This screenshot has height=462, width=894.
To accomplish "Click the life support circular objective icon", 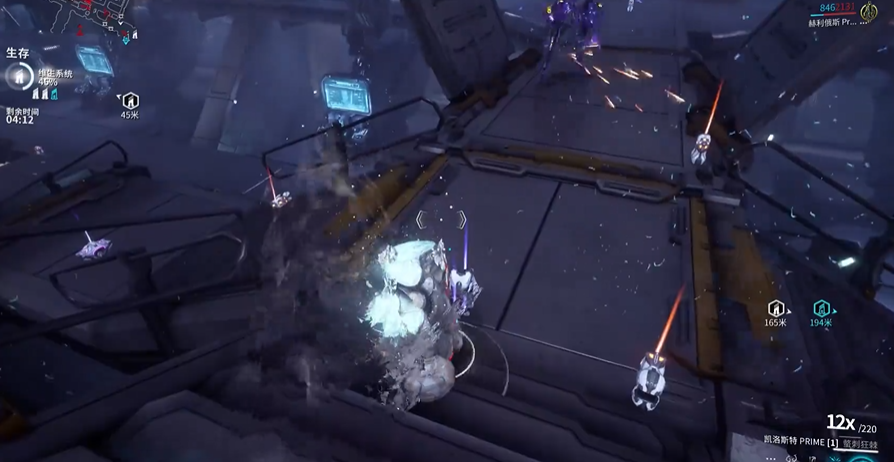I will [x=17, y=76].
